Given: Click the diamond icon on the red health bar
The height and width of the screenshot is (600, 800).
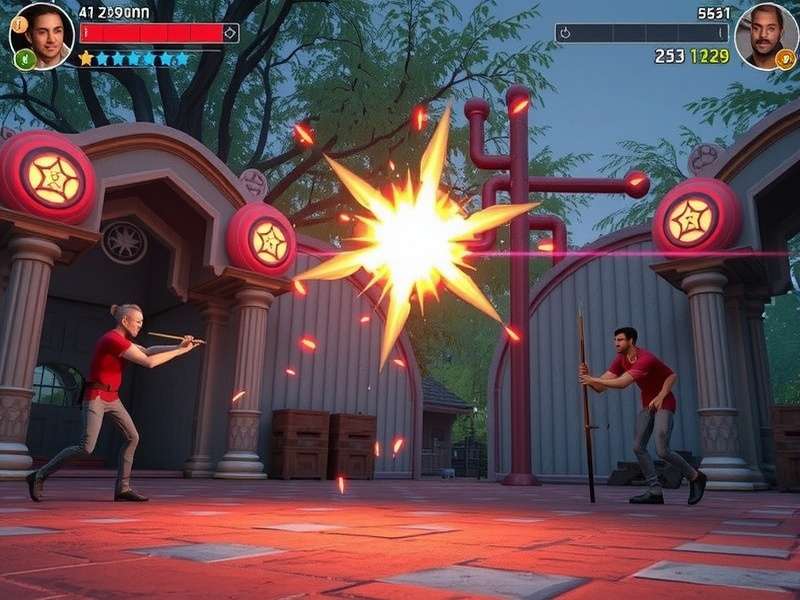Looking at the screenshot, I should pyautogui.click(x=231, y=33).
